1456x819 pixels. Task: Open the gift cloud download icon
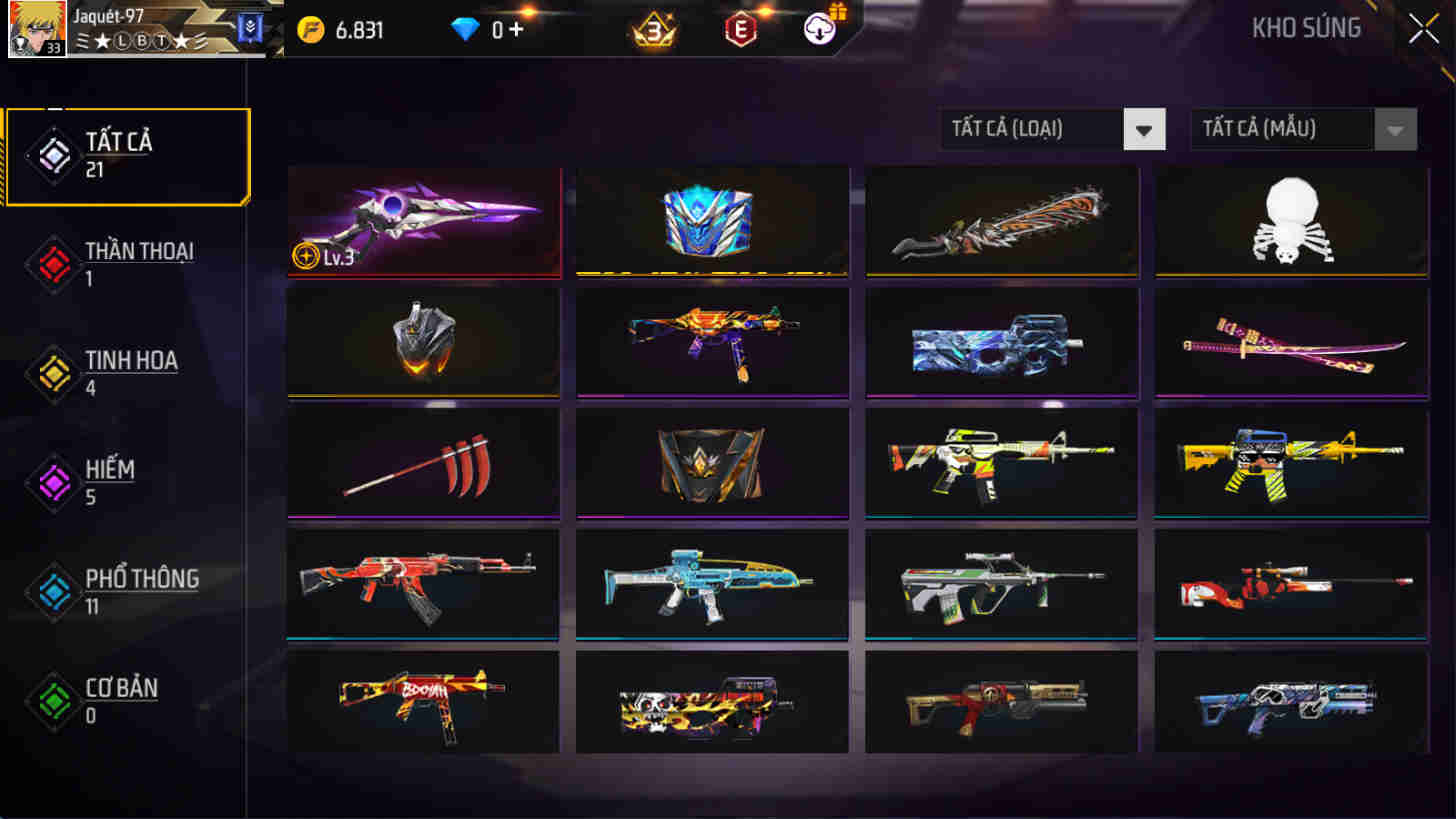819,30
